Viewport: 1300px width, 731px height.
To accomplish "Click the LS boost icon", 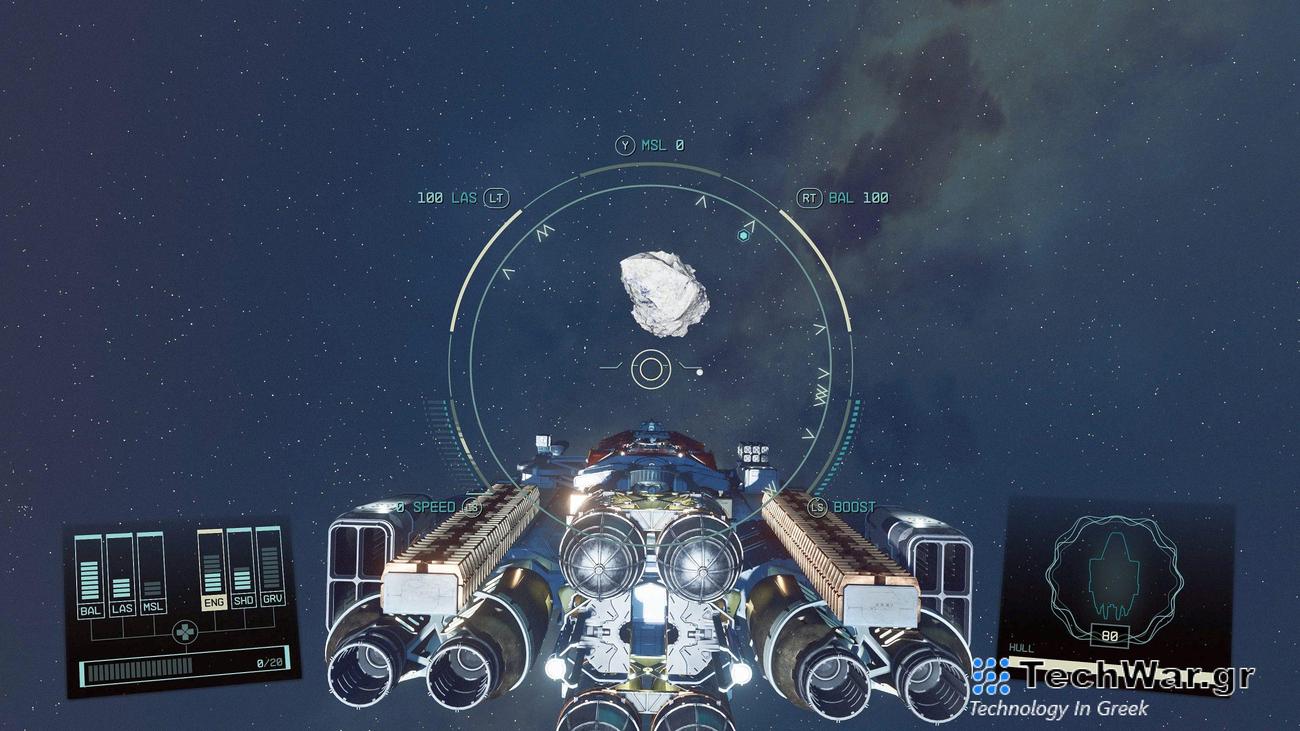I will [816, 507].
